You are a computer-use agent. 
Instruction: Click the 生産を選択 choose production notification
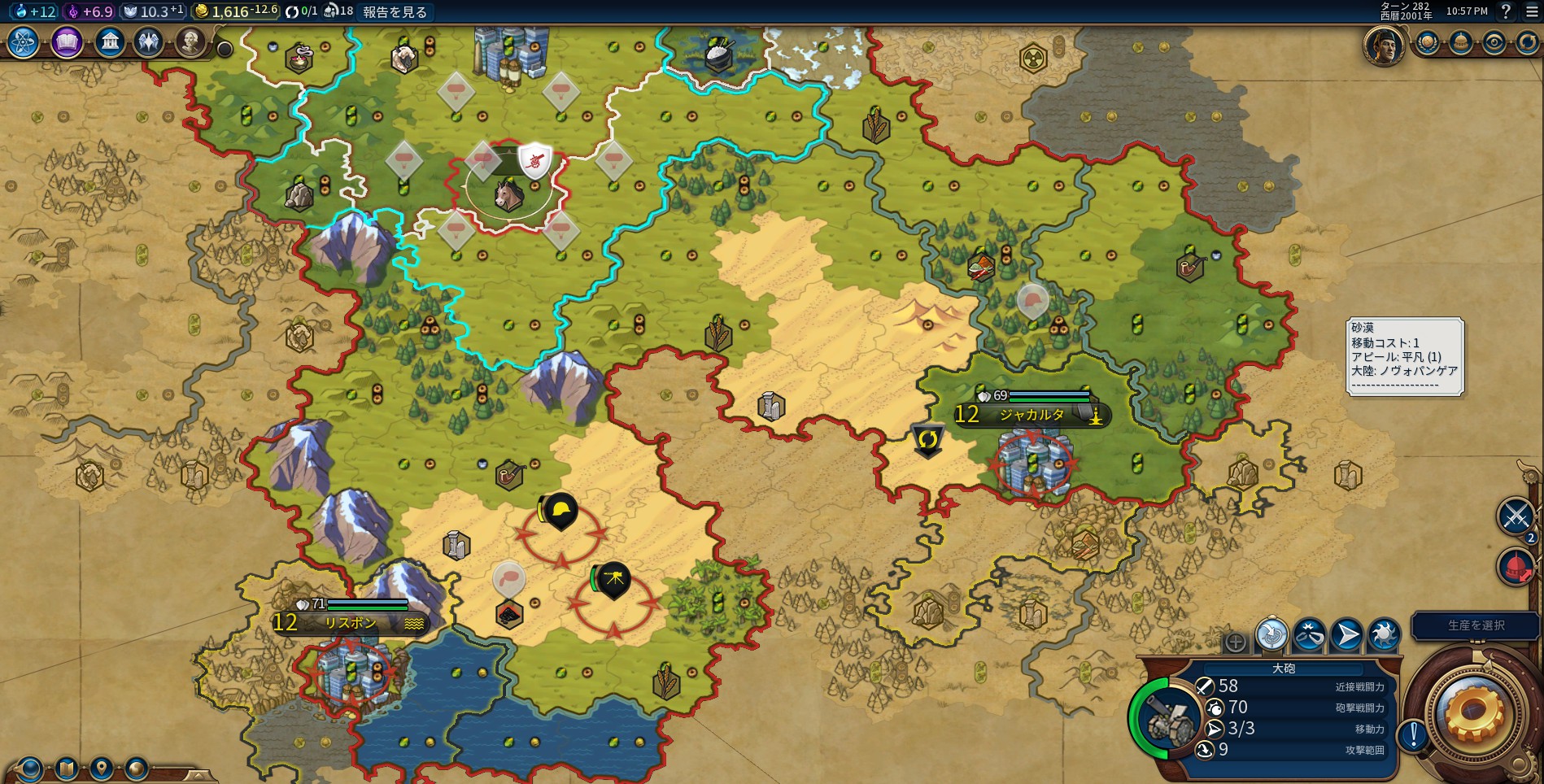pyautogui.click(x=1476, y=625)
